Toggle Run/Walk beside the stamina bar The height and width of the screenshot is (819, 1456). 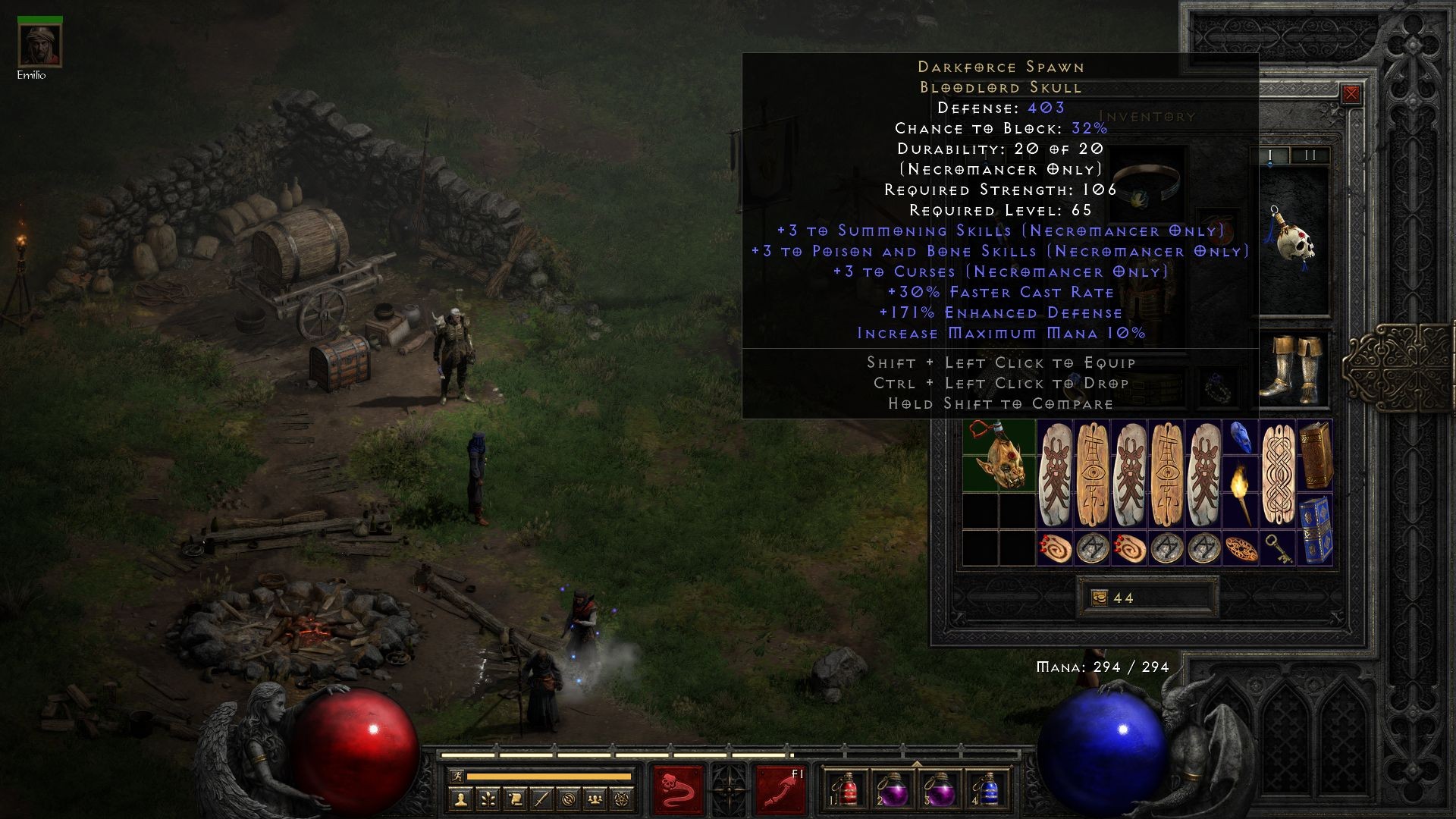coord(457,777)
